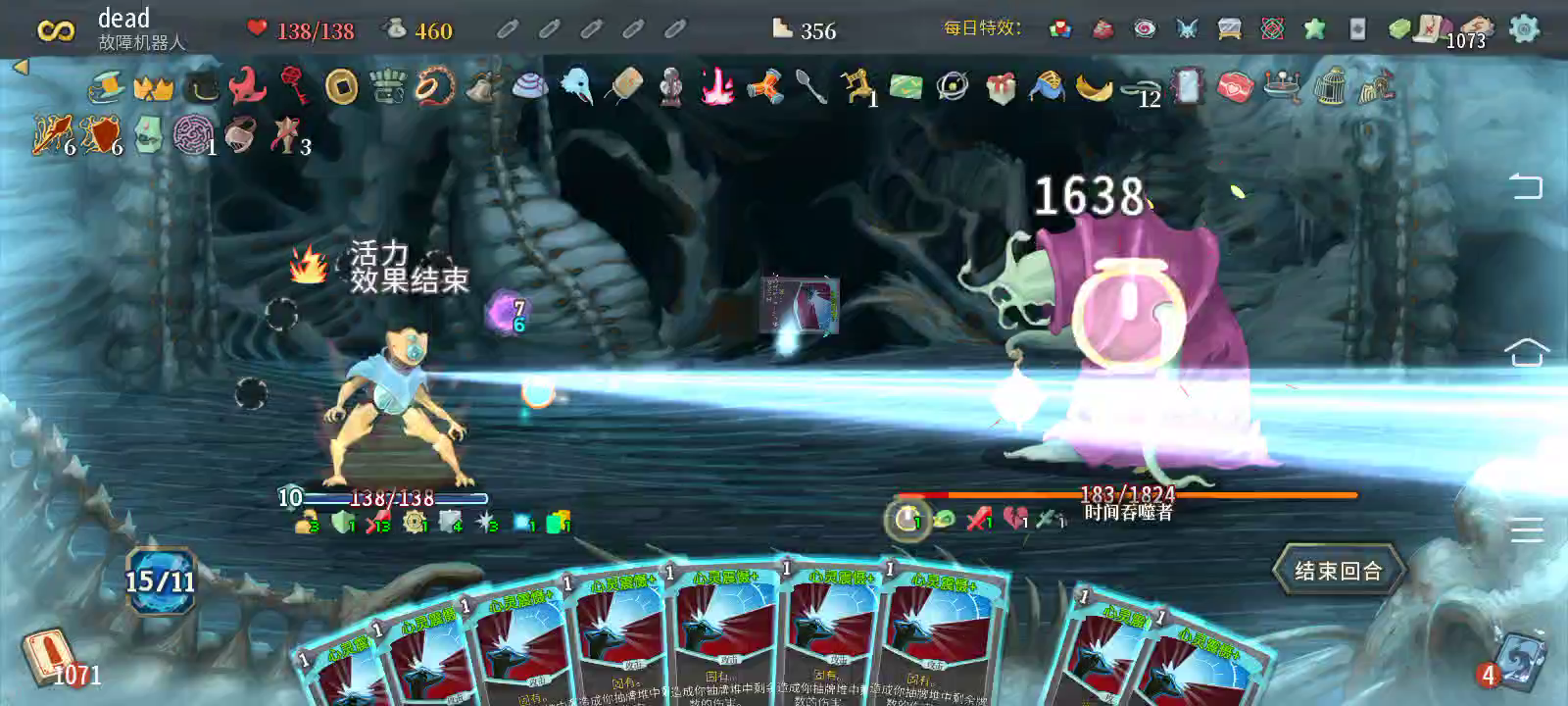Inspect the gift box relic
Screen dimensions: 1568x706
point(1001,87)
